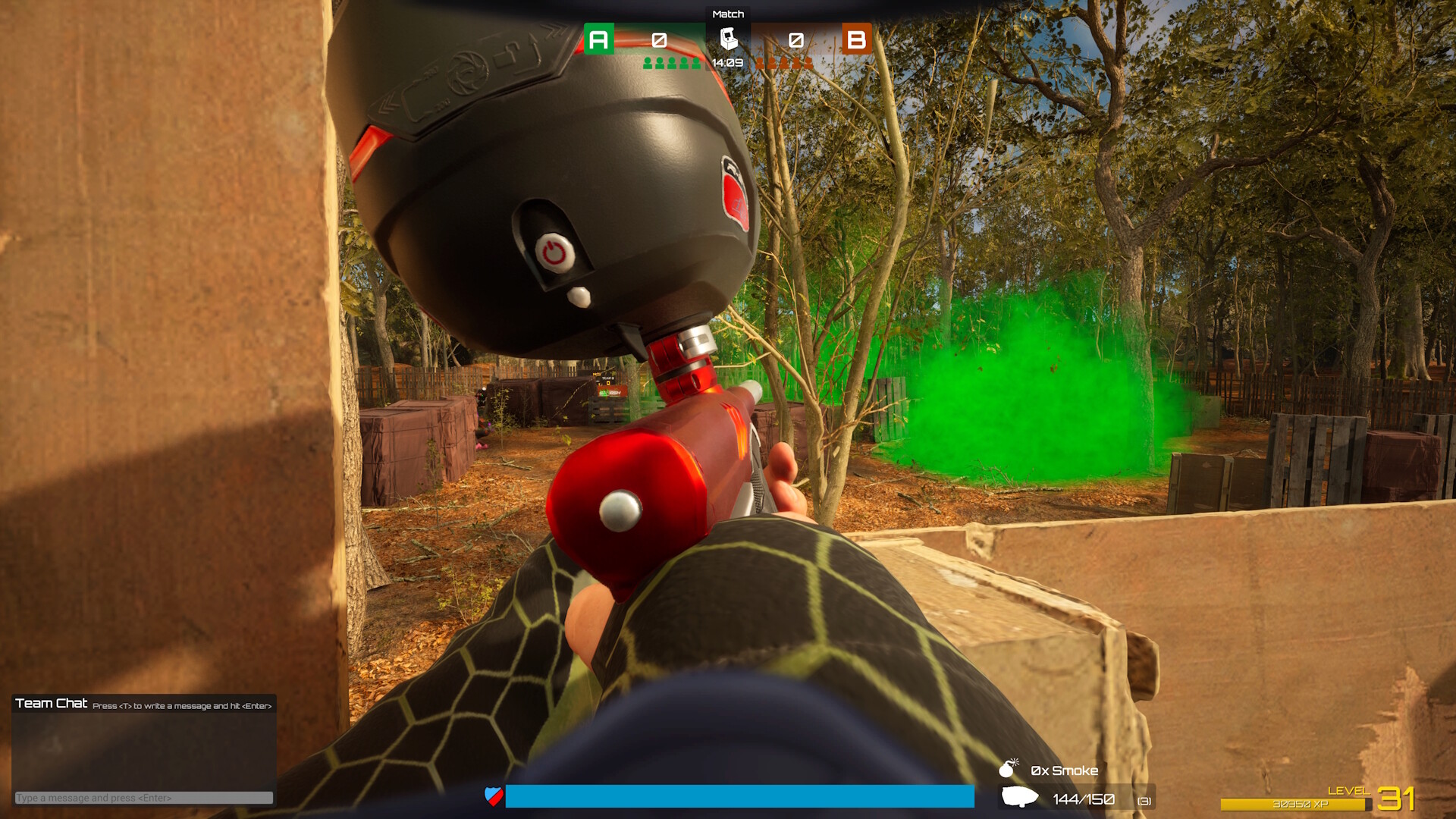Select the smoke grenade icon

point(1009,767)
